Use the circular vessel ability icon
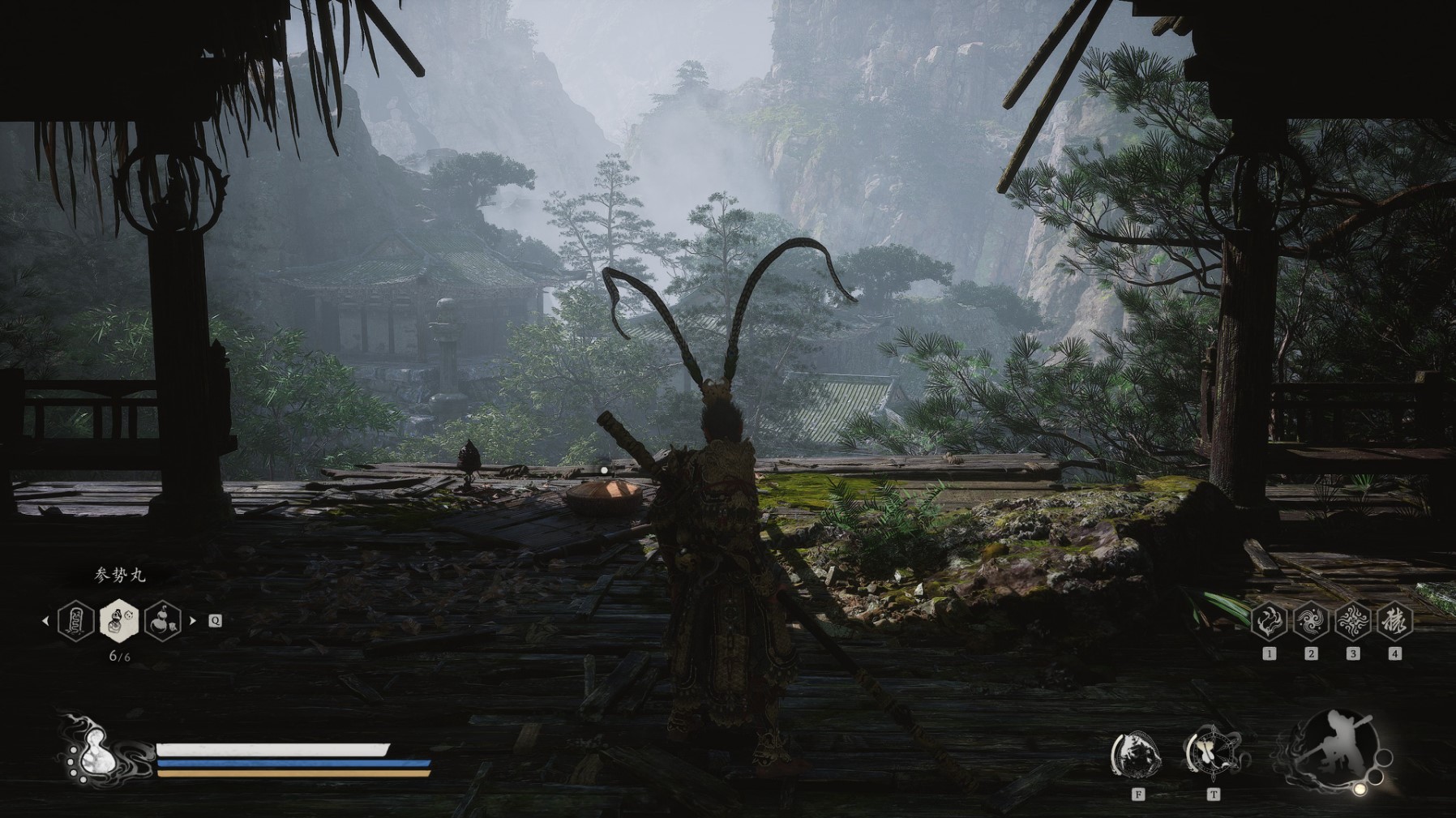Screen dimensions: 1456x818 [x=1212, y=755]
